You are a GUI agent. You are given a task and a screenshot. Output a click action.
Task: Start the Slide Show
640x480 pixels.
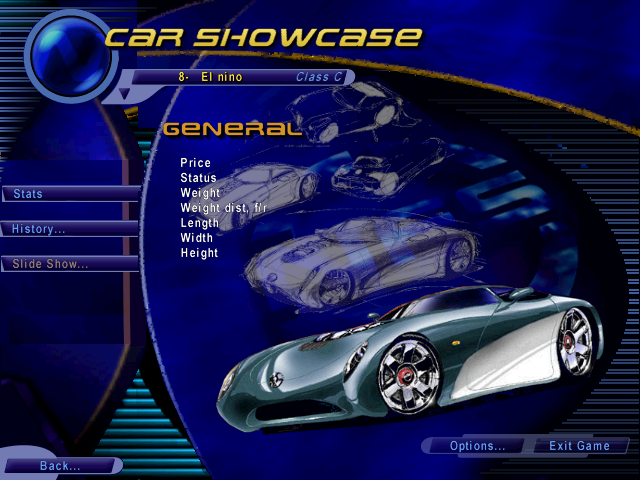(x=68, y=264)
